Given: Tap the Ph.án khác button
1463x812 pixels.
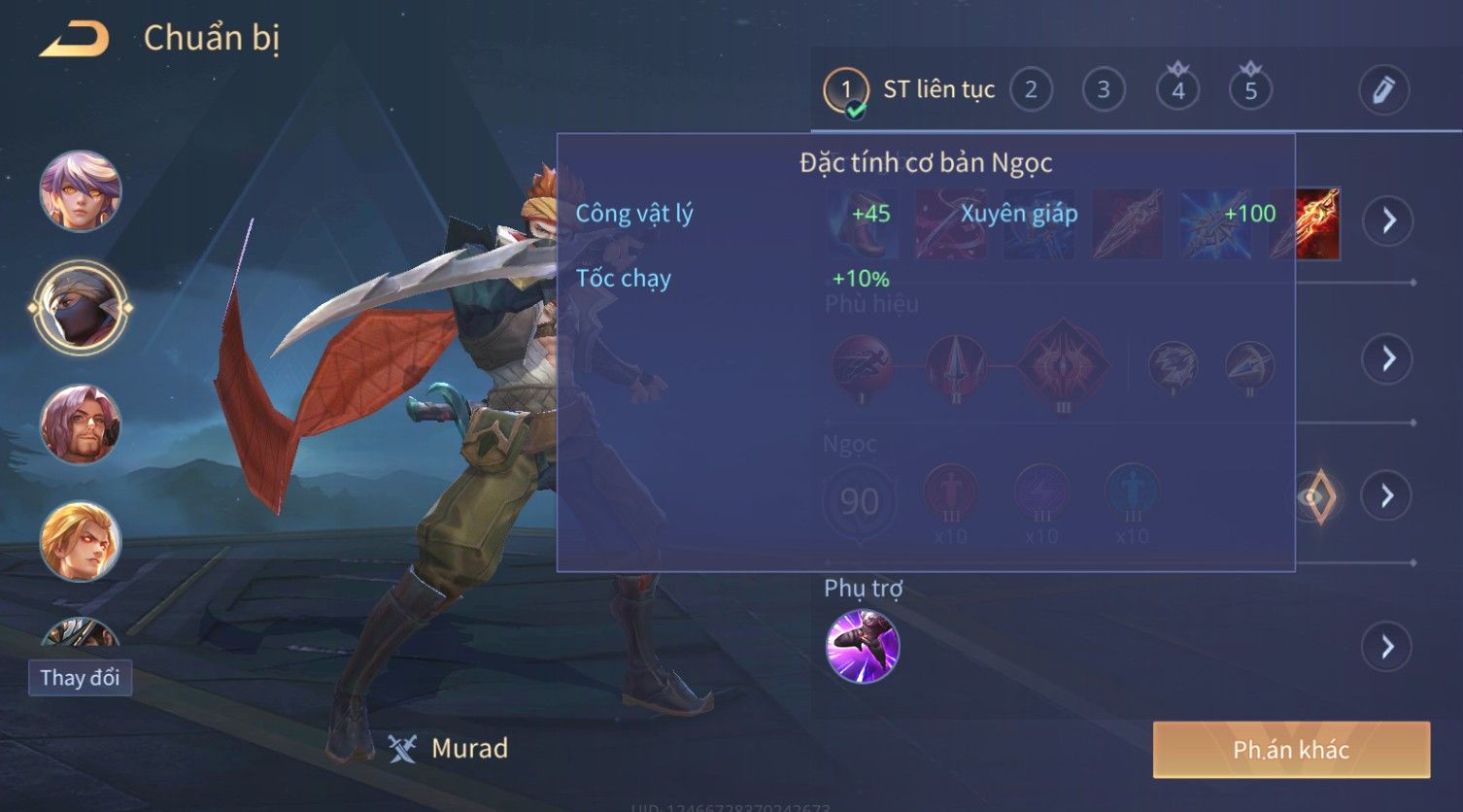Looking at the screenshot, I should point(1291,750).
